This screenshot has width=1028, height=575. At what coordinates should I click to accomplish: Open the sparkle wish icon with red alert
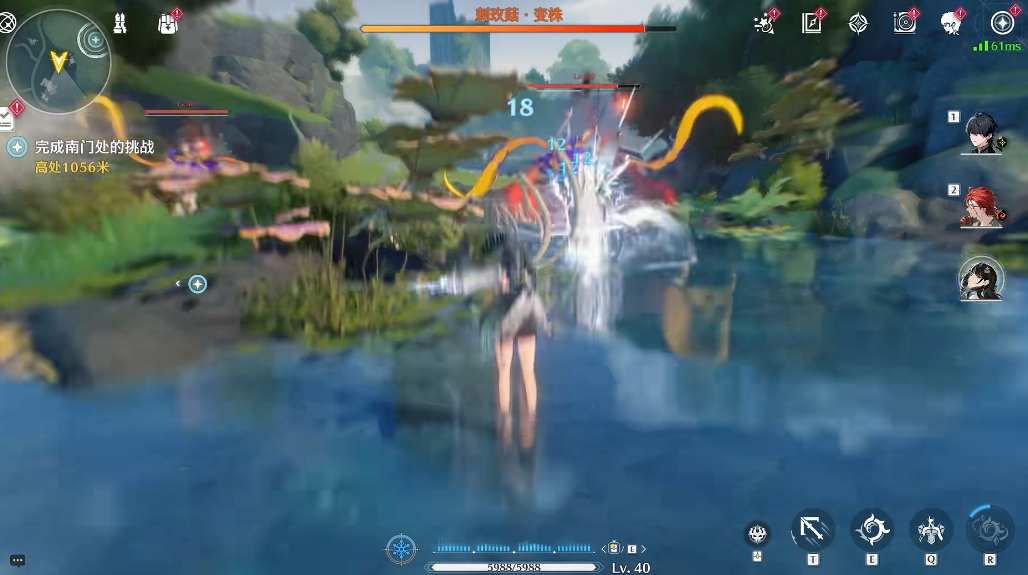click(x=765, y=23)
